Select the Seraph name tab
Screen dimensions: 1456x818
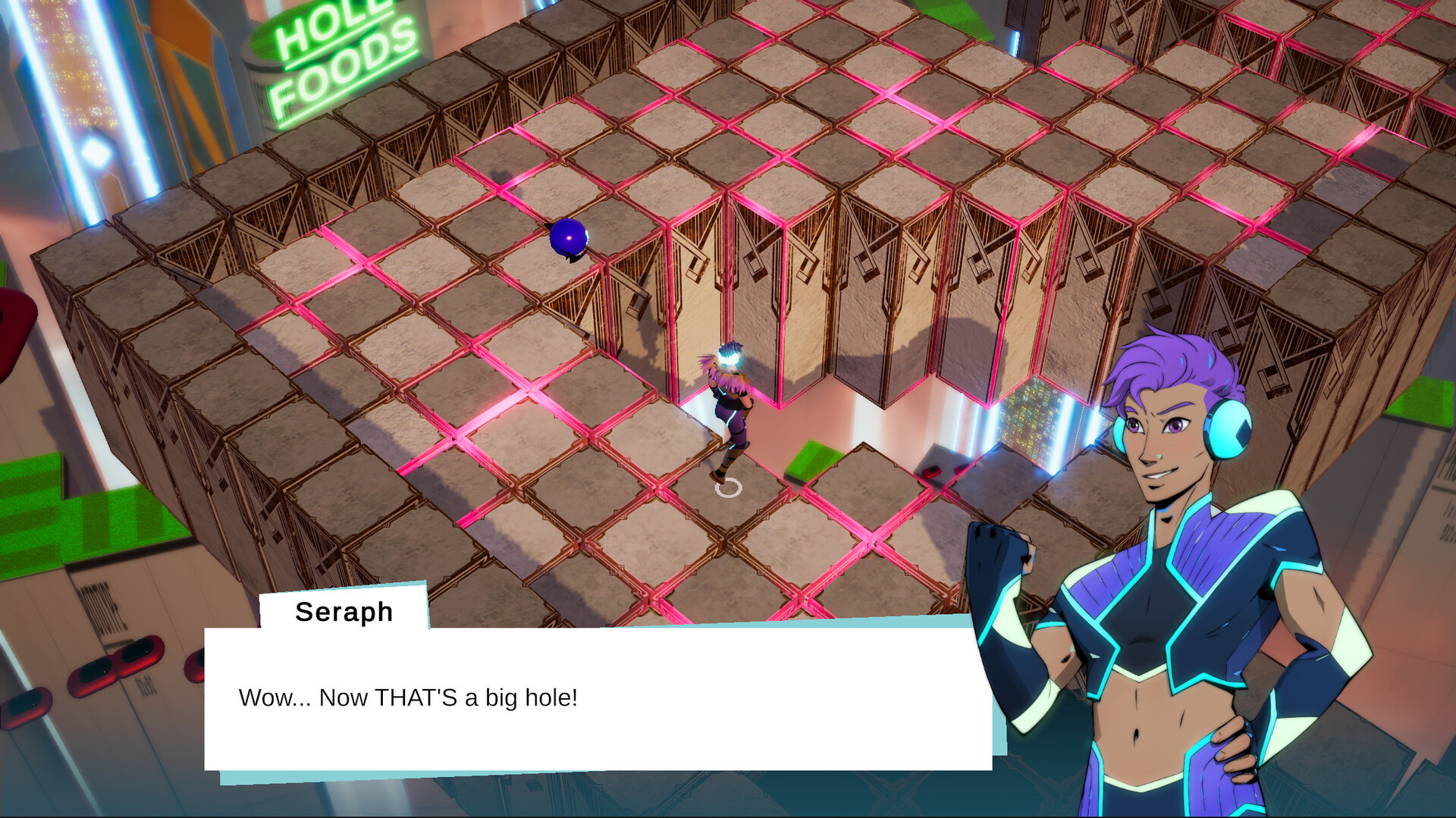[343, 611]
